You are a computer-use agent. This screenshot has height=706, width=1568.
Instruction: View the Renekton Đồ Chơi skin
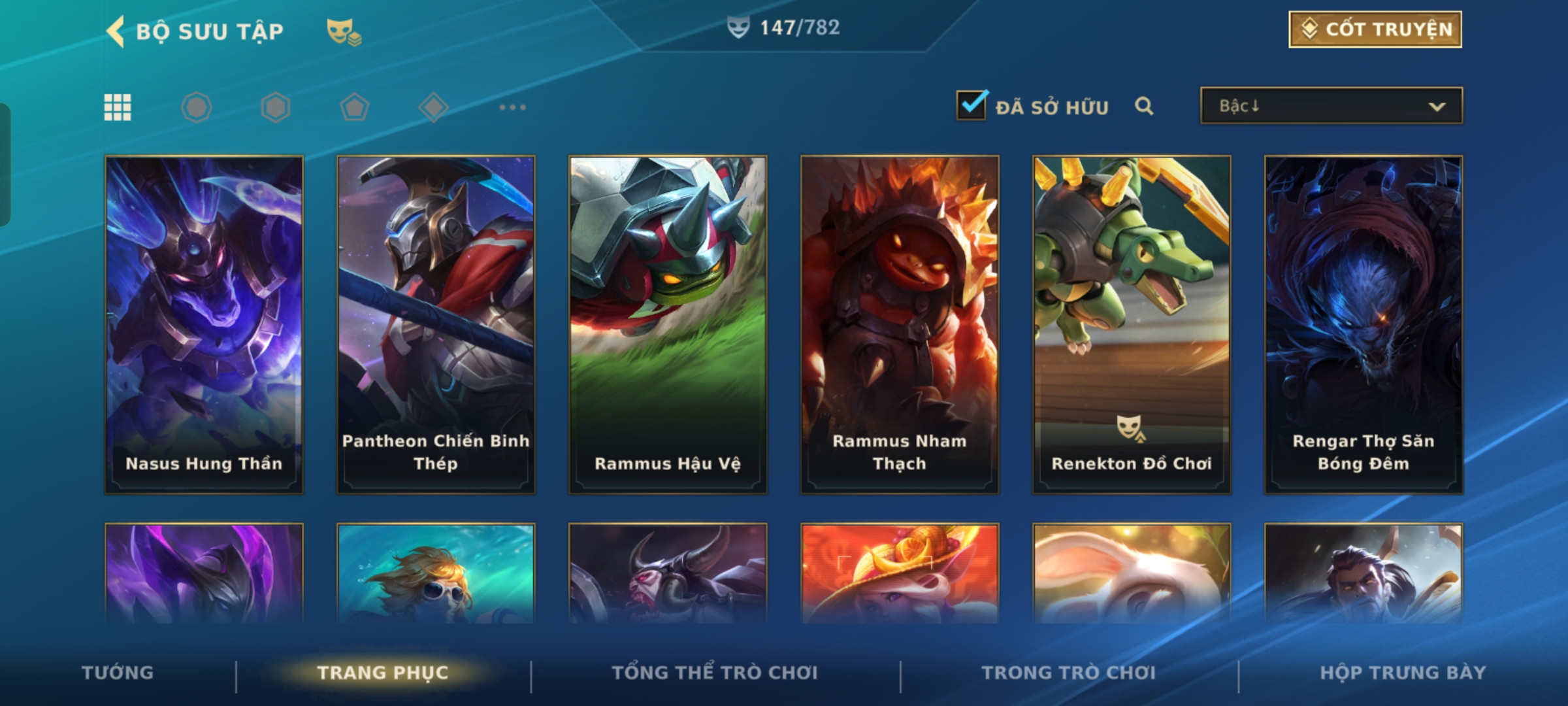click(x=1132, y=324)
